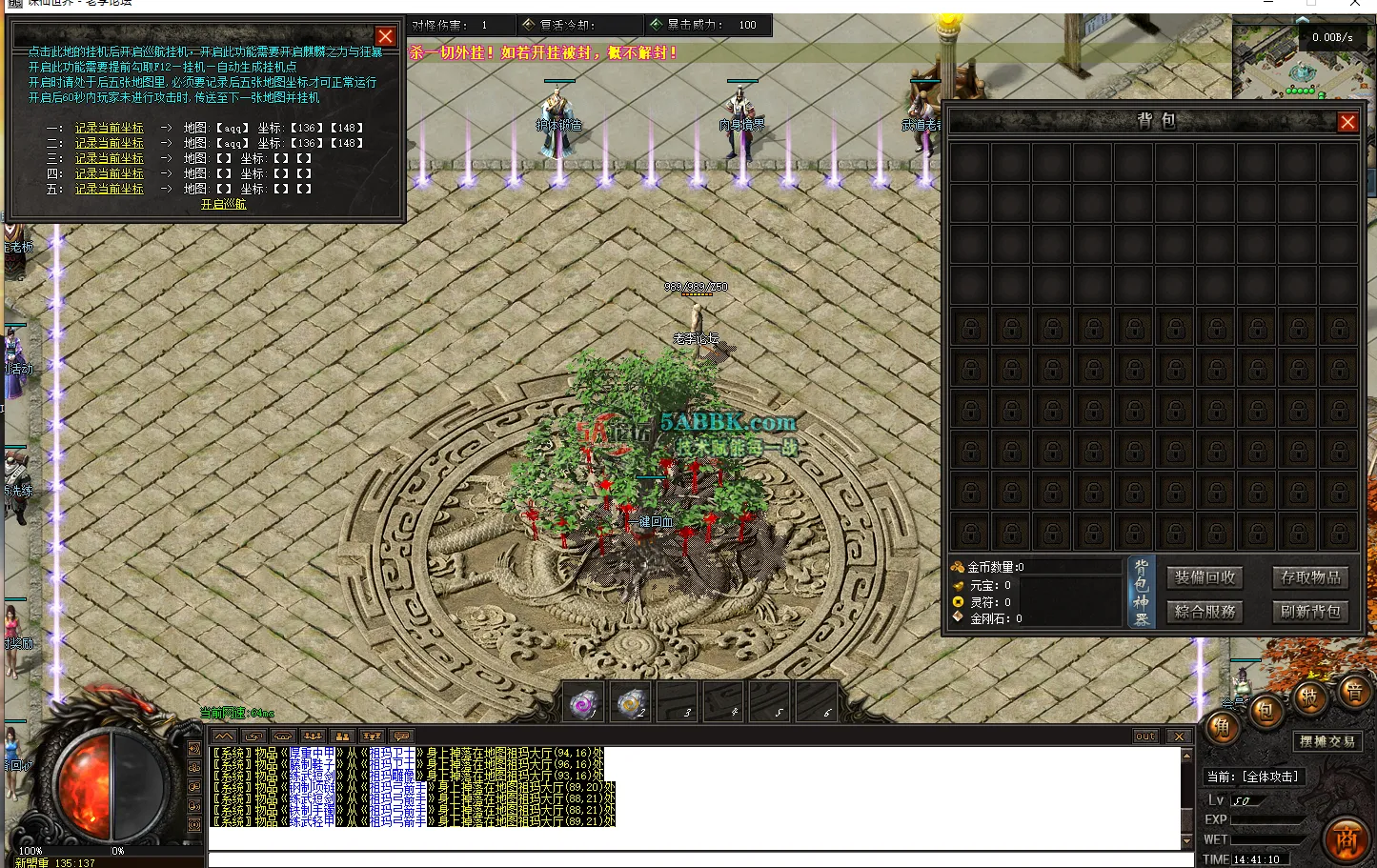The width and height of the screenshot is (1377, 868).
Task: Open the 包 backpack icon
Action: tap(1265, 709)
